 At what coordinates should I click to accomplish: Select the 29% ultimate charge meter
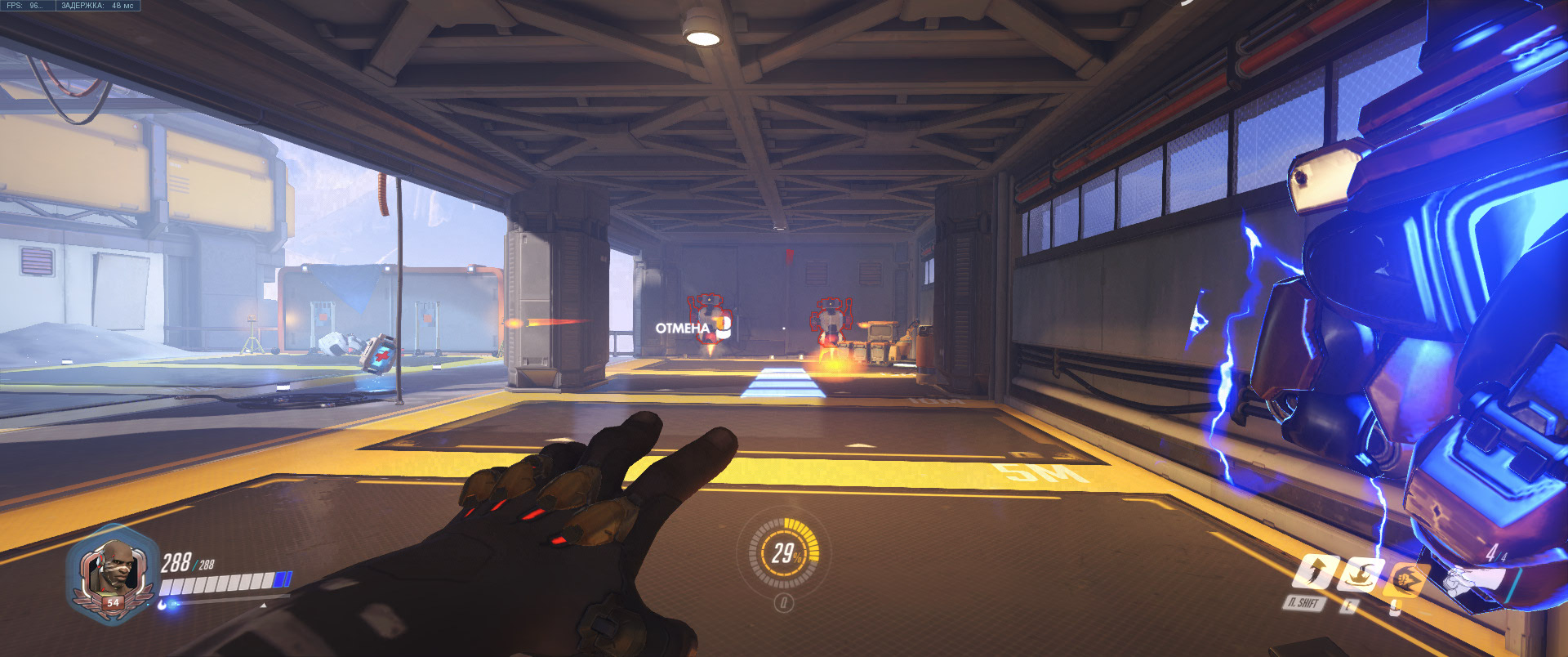point(784,554)
